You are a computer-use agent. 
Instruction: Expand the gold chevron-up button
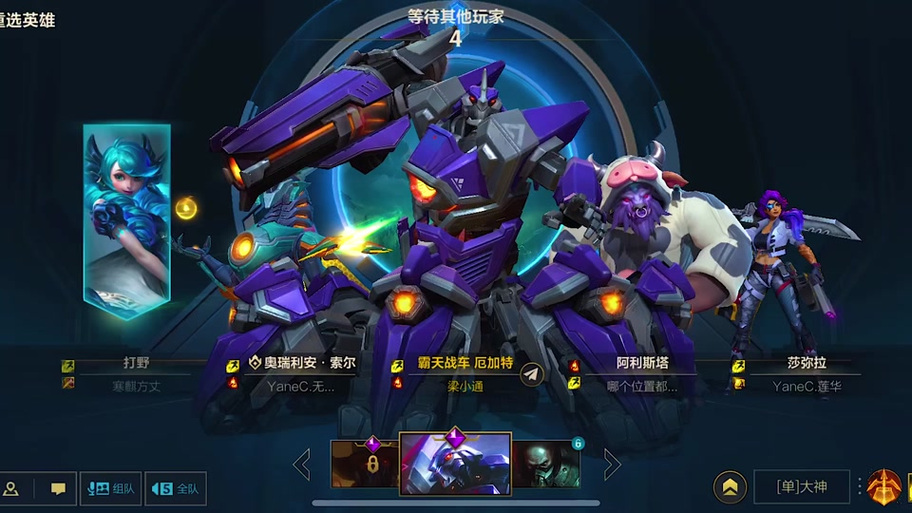[730, 487]
